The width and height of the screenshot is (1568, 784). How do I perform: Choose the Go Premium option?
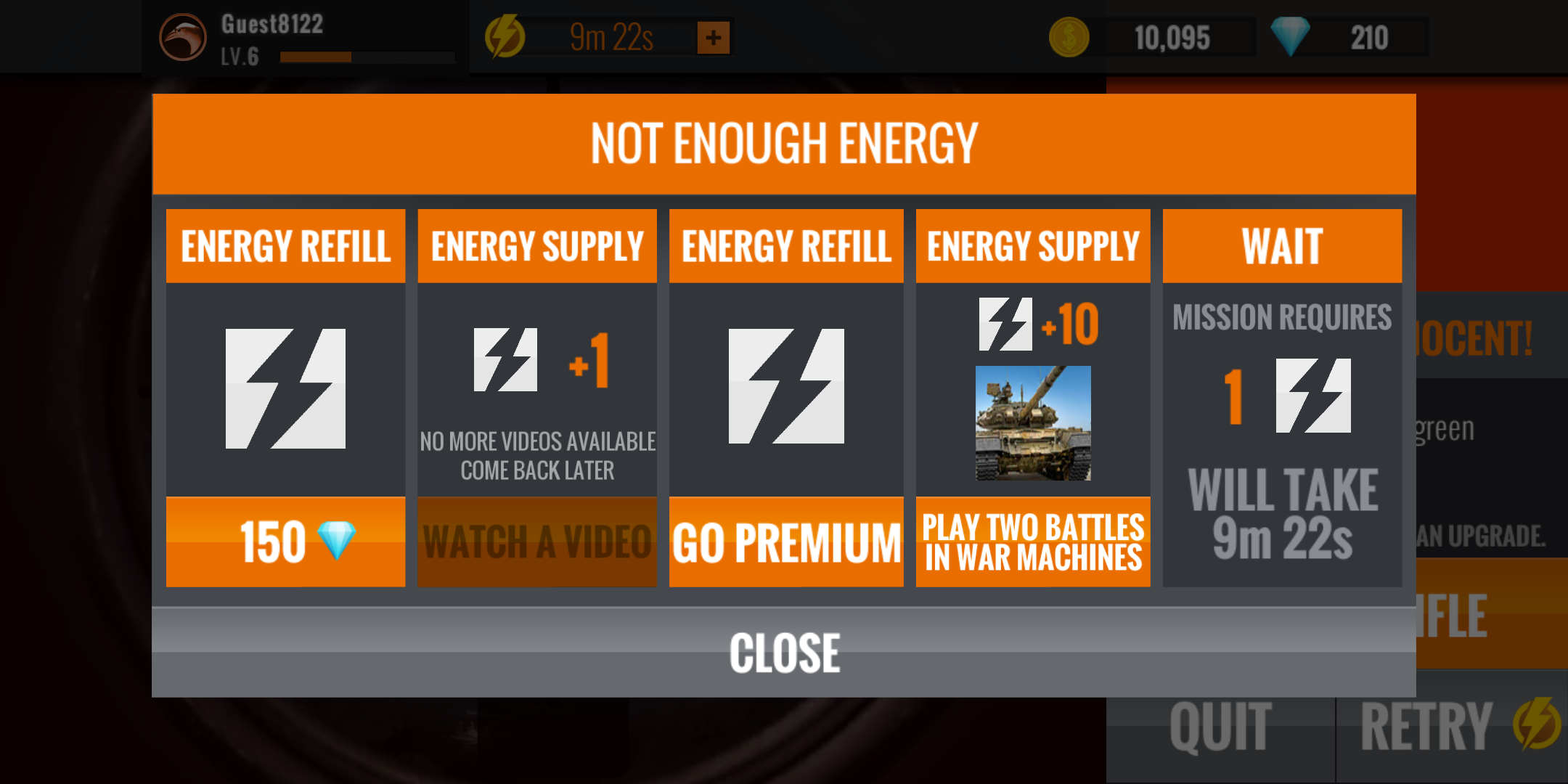point(786,542)
